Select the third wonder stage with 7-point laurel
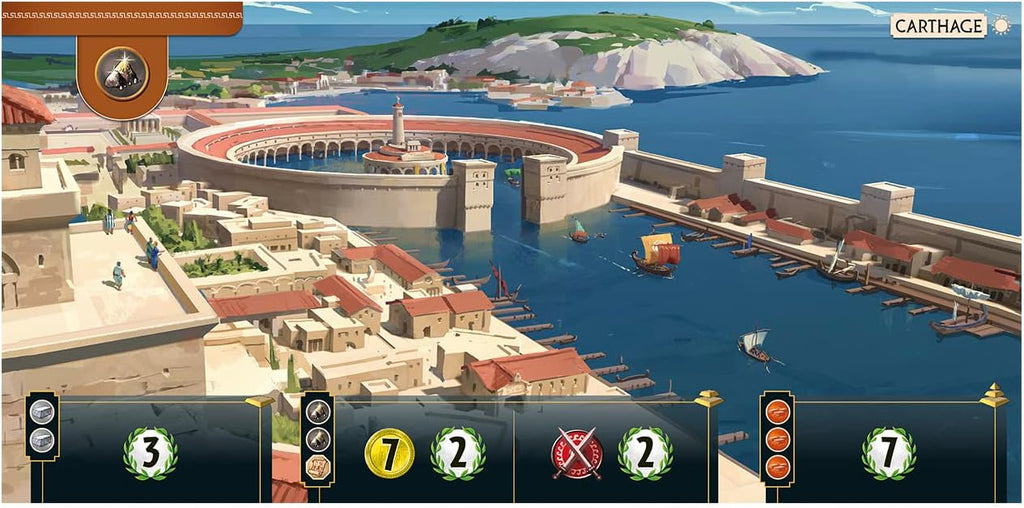The image size is (1024, 508). point(888,453)
